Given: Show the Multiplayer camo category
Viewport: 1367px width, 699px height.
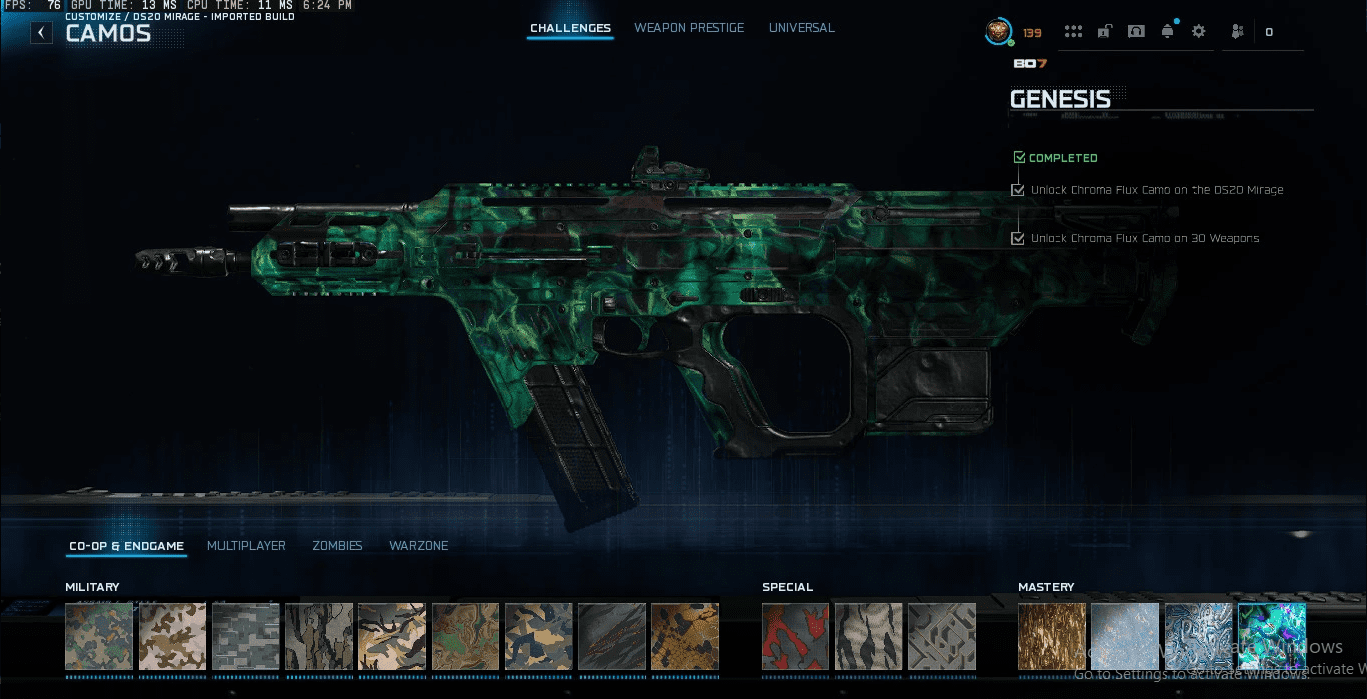Looking at the screenshot, I should tap(246, 546).
